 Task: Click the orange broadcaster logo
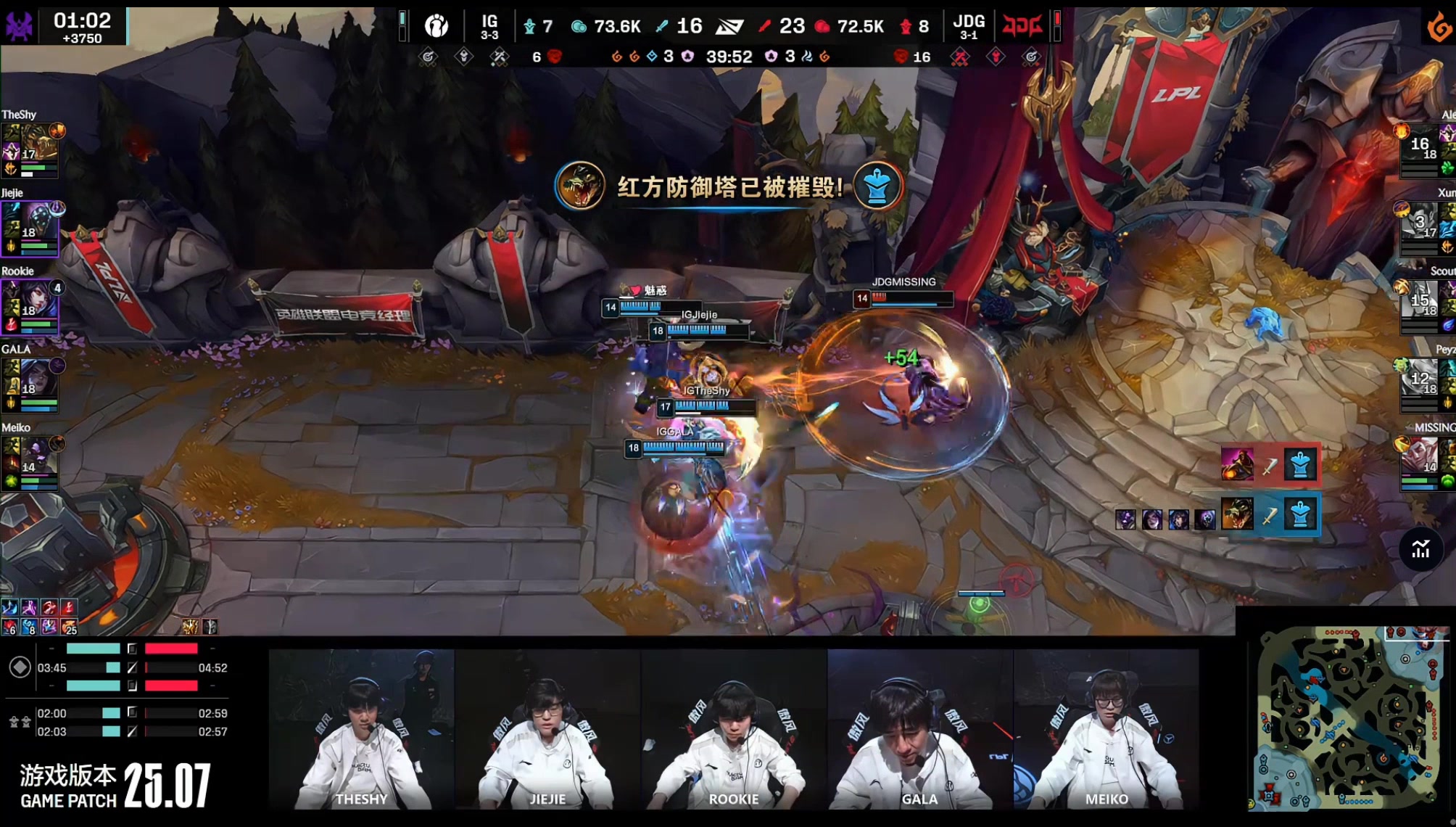tap(1439, 29)
